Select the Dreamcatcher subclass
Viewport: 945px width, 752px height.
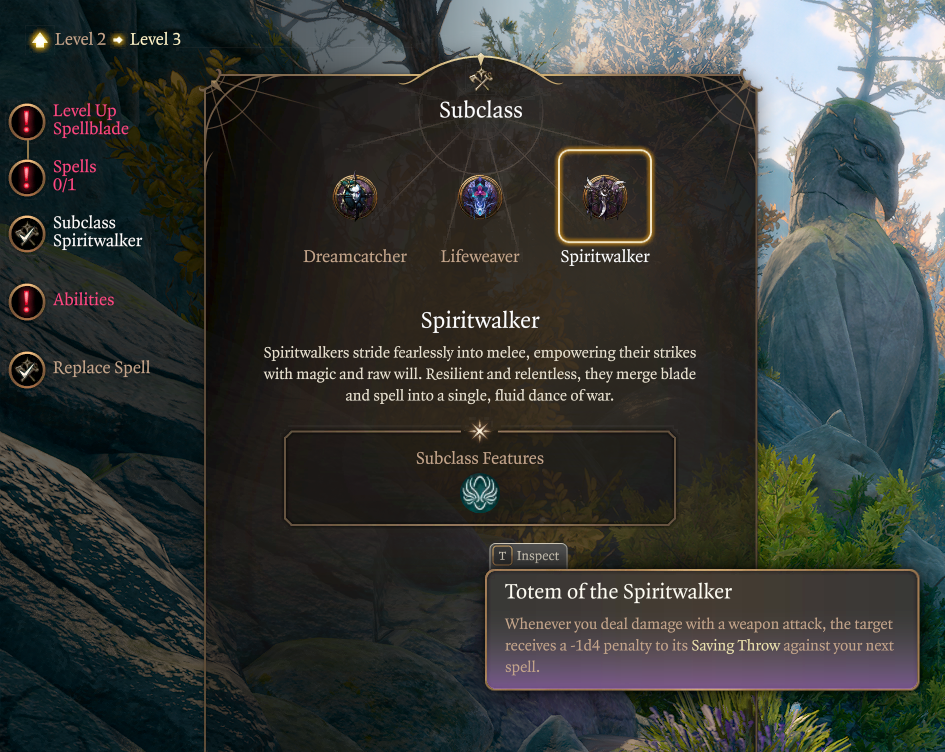tap(355, 198)
